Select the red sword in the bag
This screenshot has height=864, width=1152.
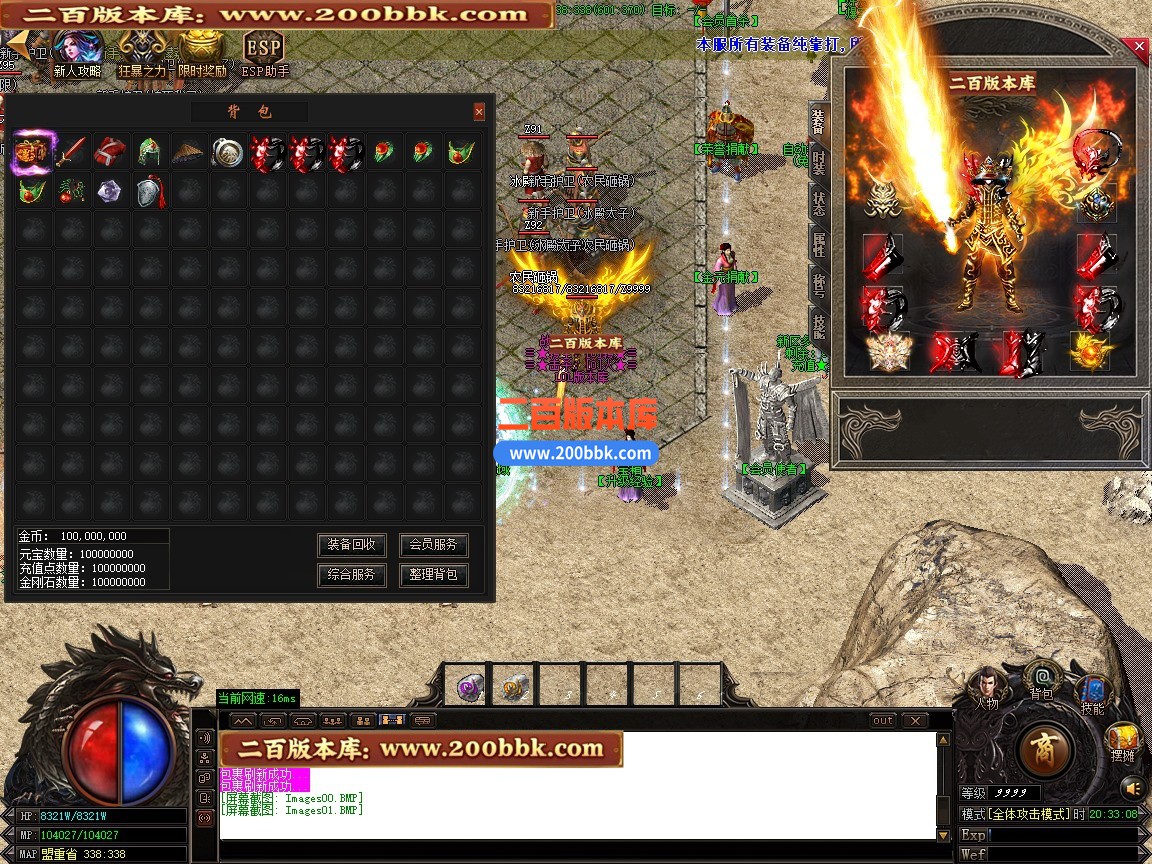click(70, 152)
